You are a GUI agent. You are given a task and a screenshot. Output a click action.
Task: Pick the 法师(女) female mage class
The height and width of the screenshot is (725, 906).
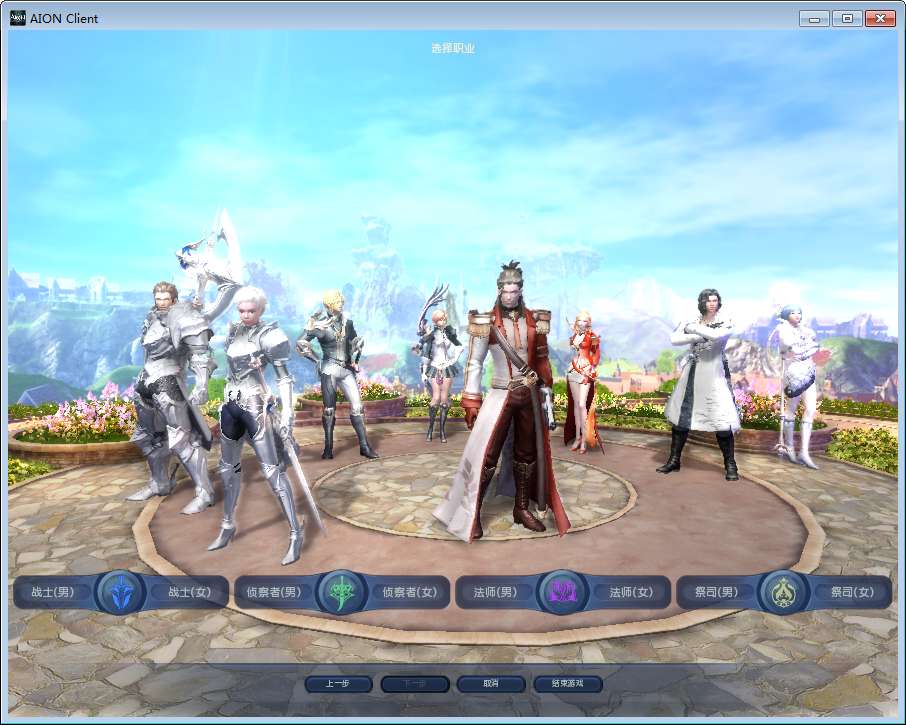click(x=631, y=592)
